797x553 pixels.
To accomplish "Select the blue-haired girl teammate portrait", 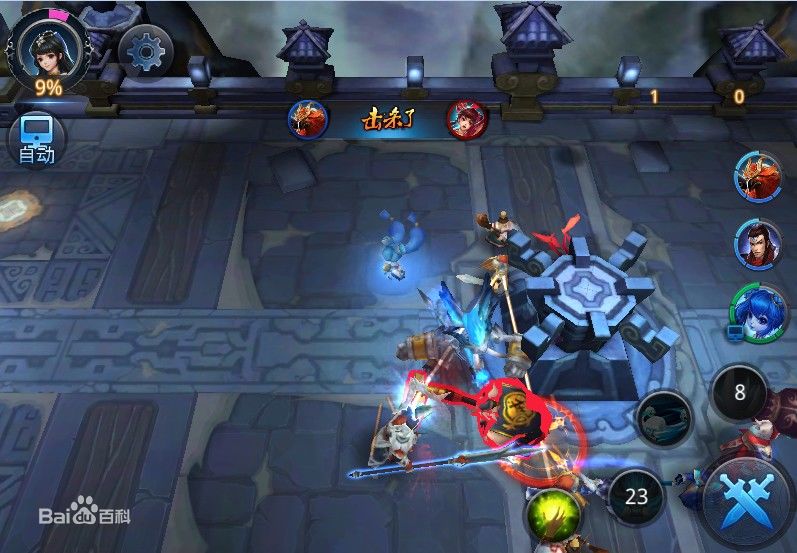I will 757,310.
